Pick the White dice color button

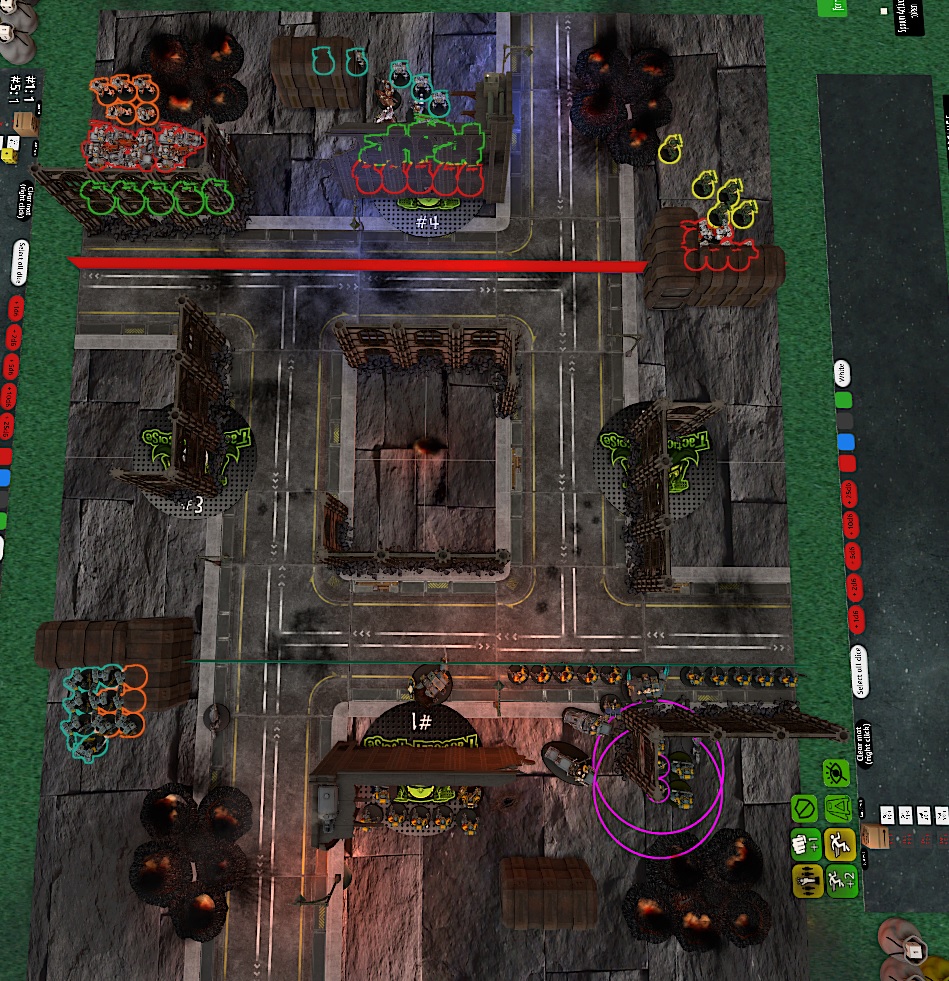point(842,374)
